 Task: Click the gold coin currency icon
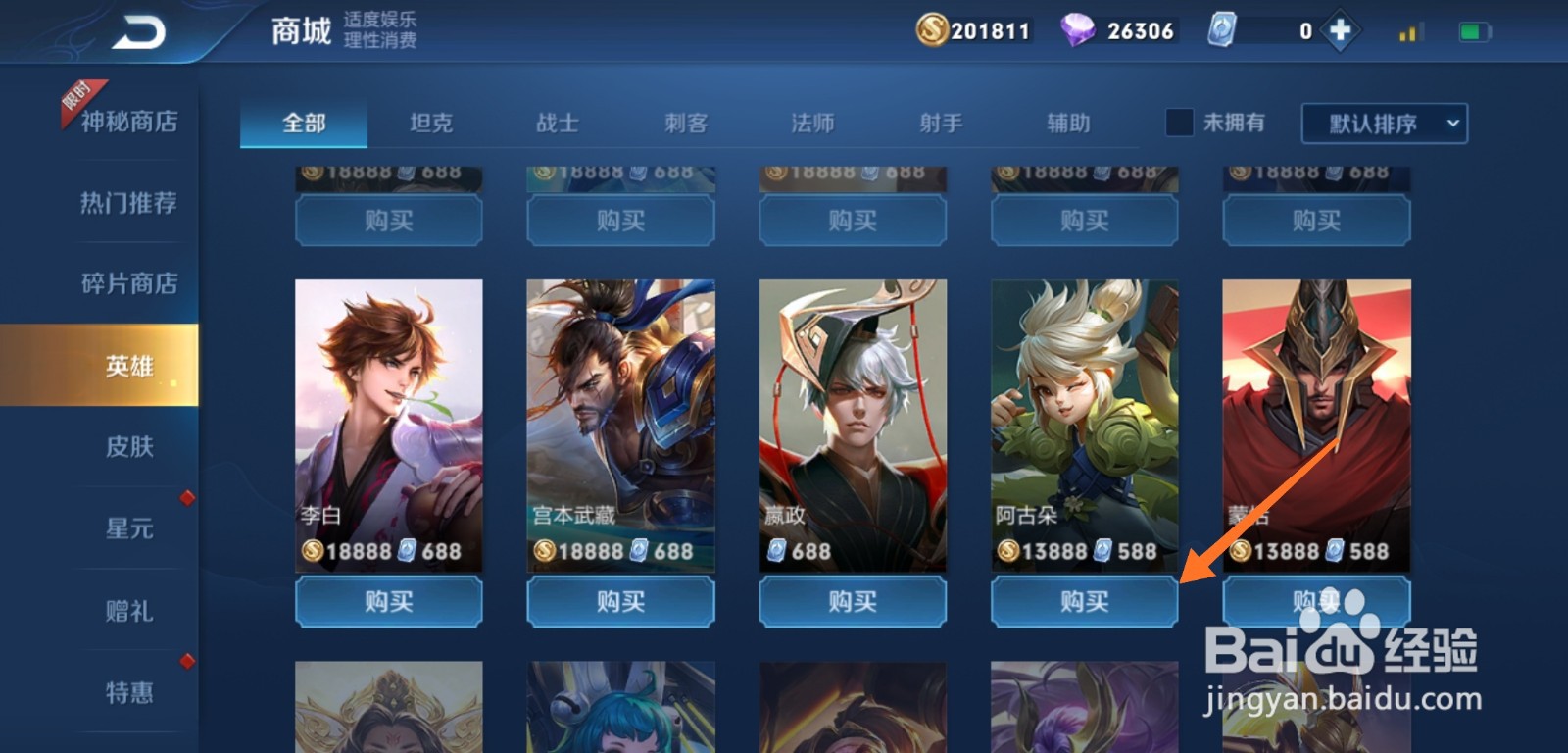pyautogui.click(x=934, y=30)
